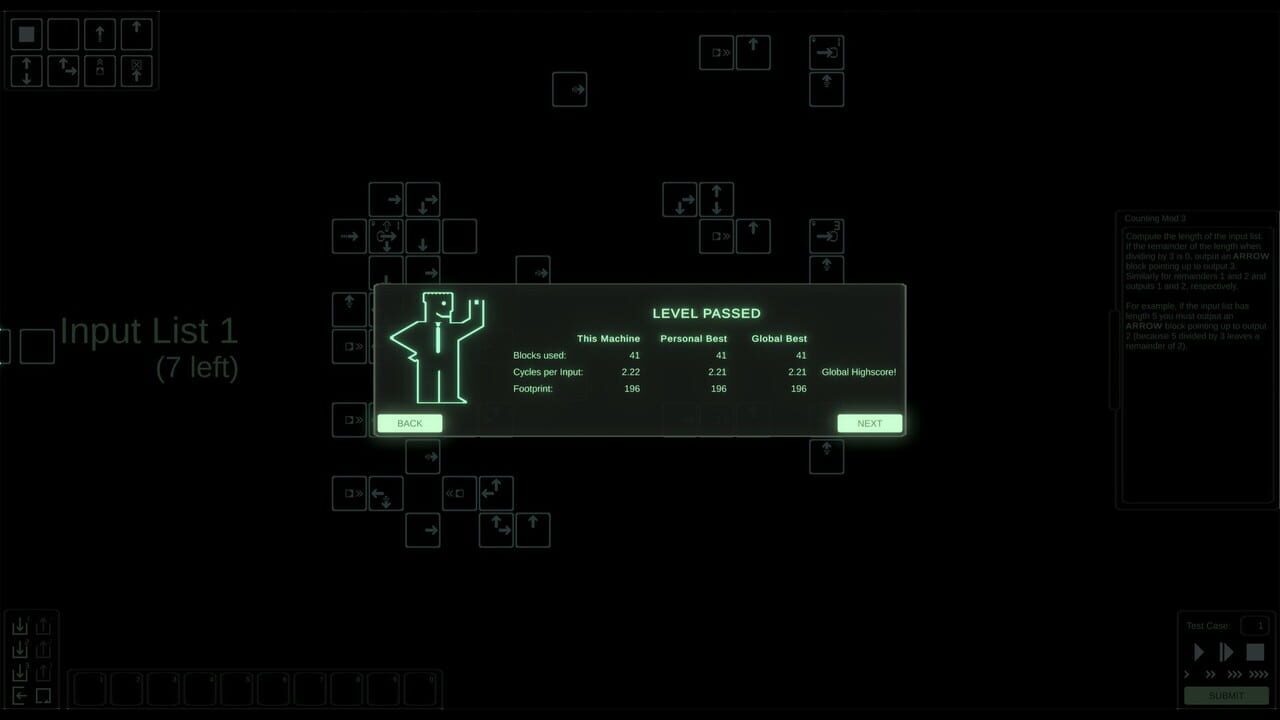Set simulation speed to four chevrons
The height and width of the screenshot is (720, 1280).
[1258, 674]
